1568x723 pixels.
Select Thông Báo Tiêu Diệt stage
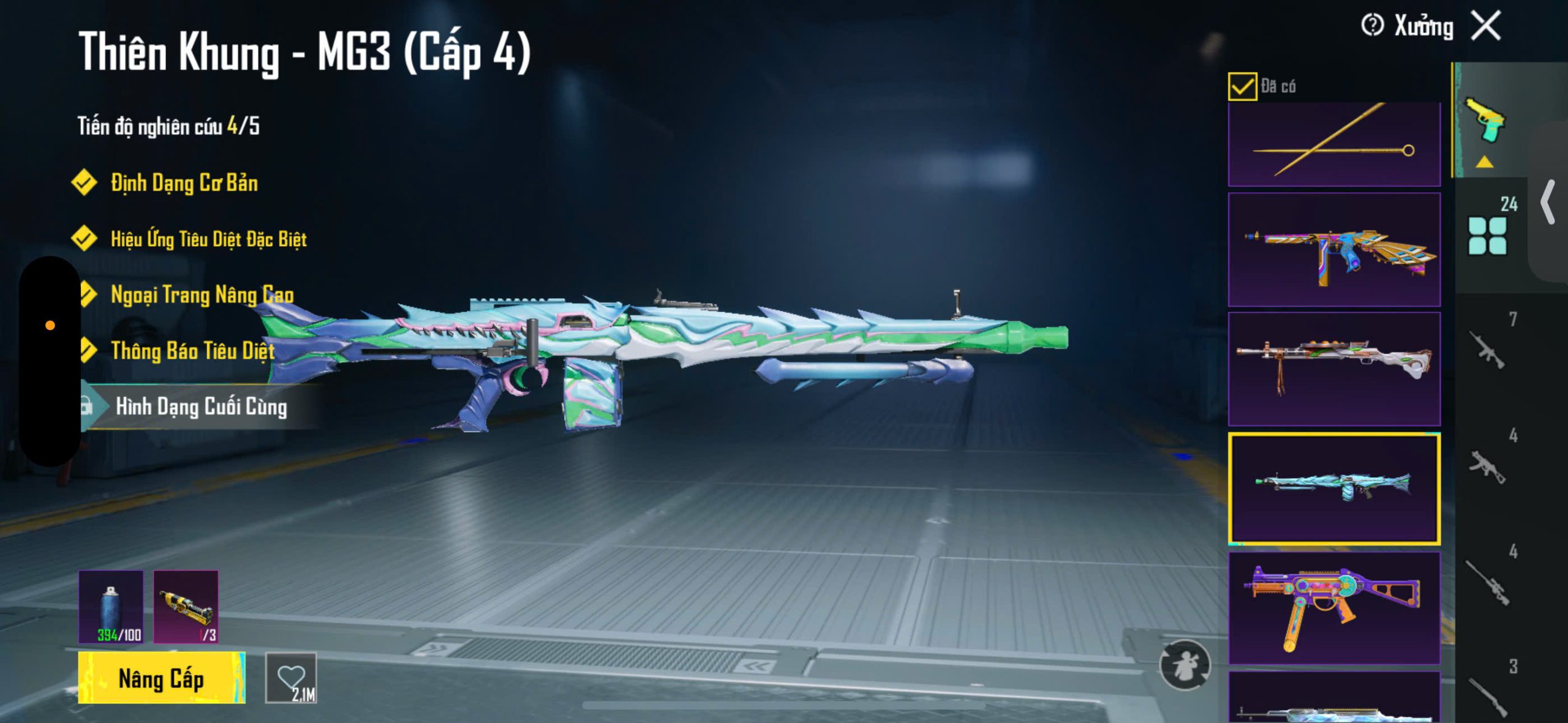tap(192, 351)
